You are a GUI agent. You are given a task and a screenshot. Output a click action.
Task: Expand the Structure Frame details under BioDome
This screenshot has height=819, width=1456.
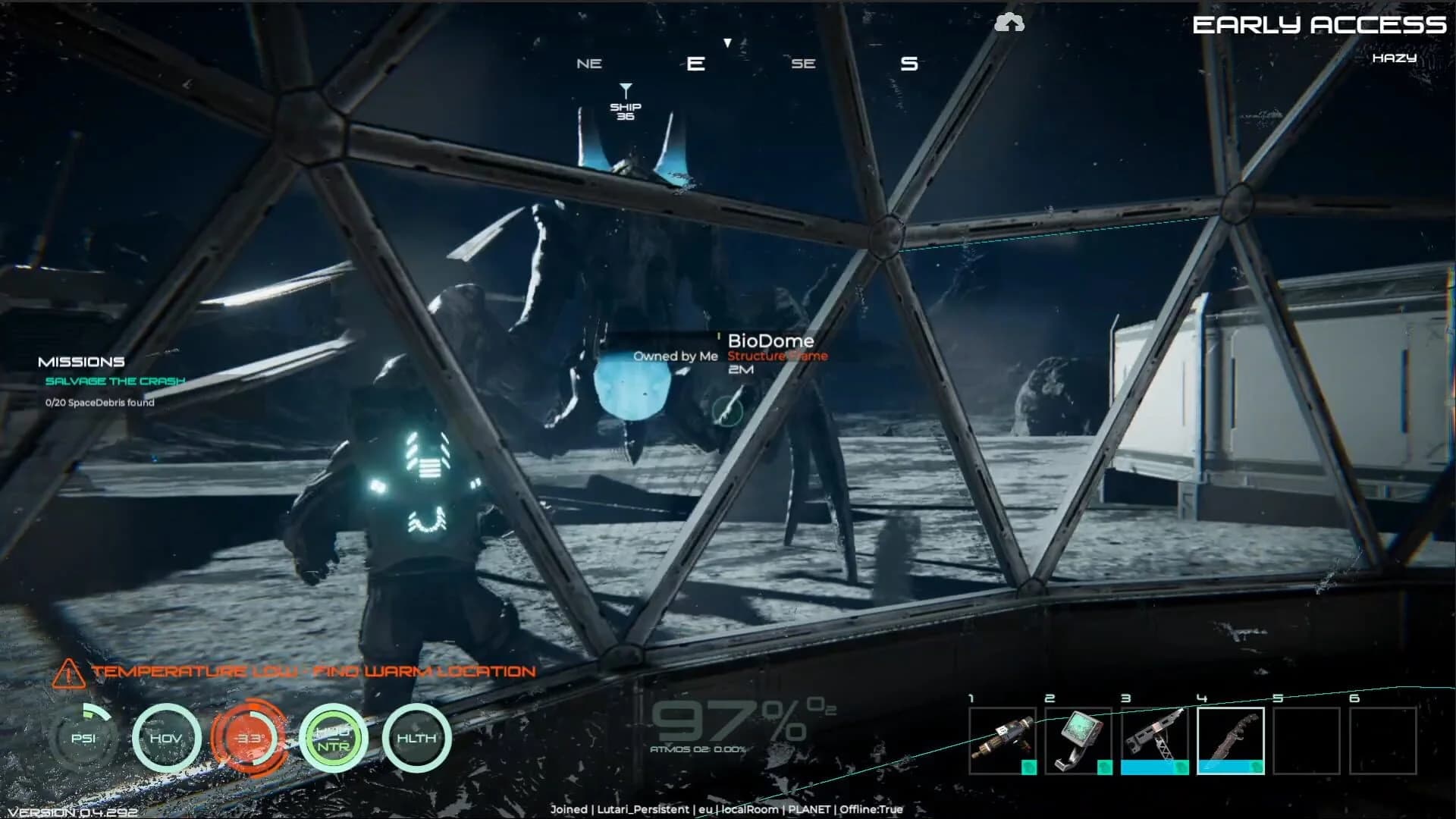click(776, 356)
